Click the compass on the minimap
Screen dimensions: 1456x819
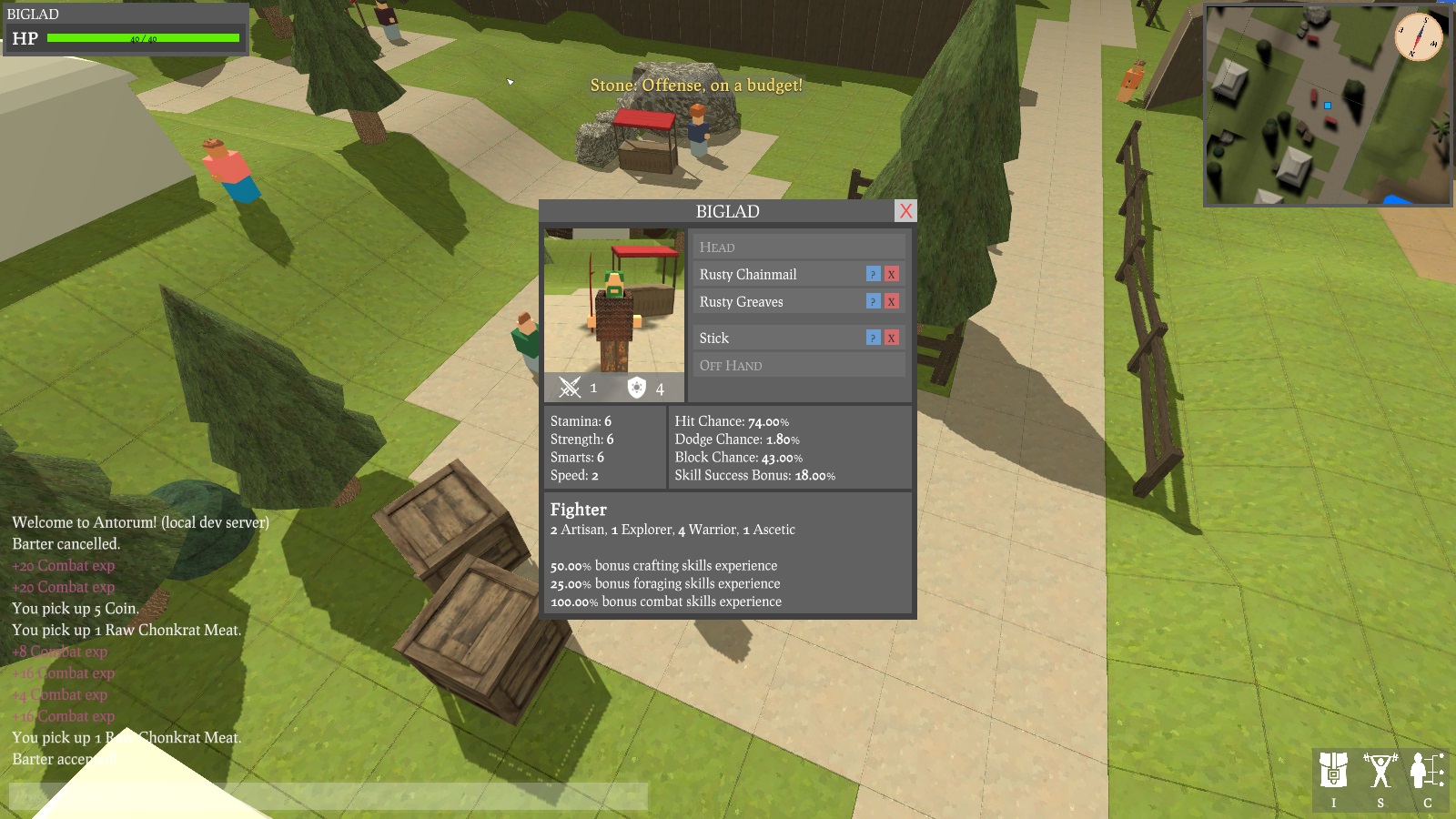pos(1419,37)
